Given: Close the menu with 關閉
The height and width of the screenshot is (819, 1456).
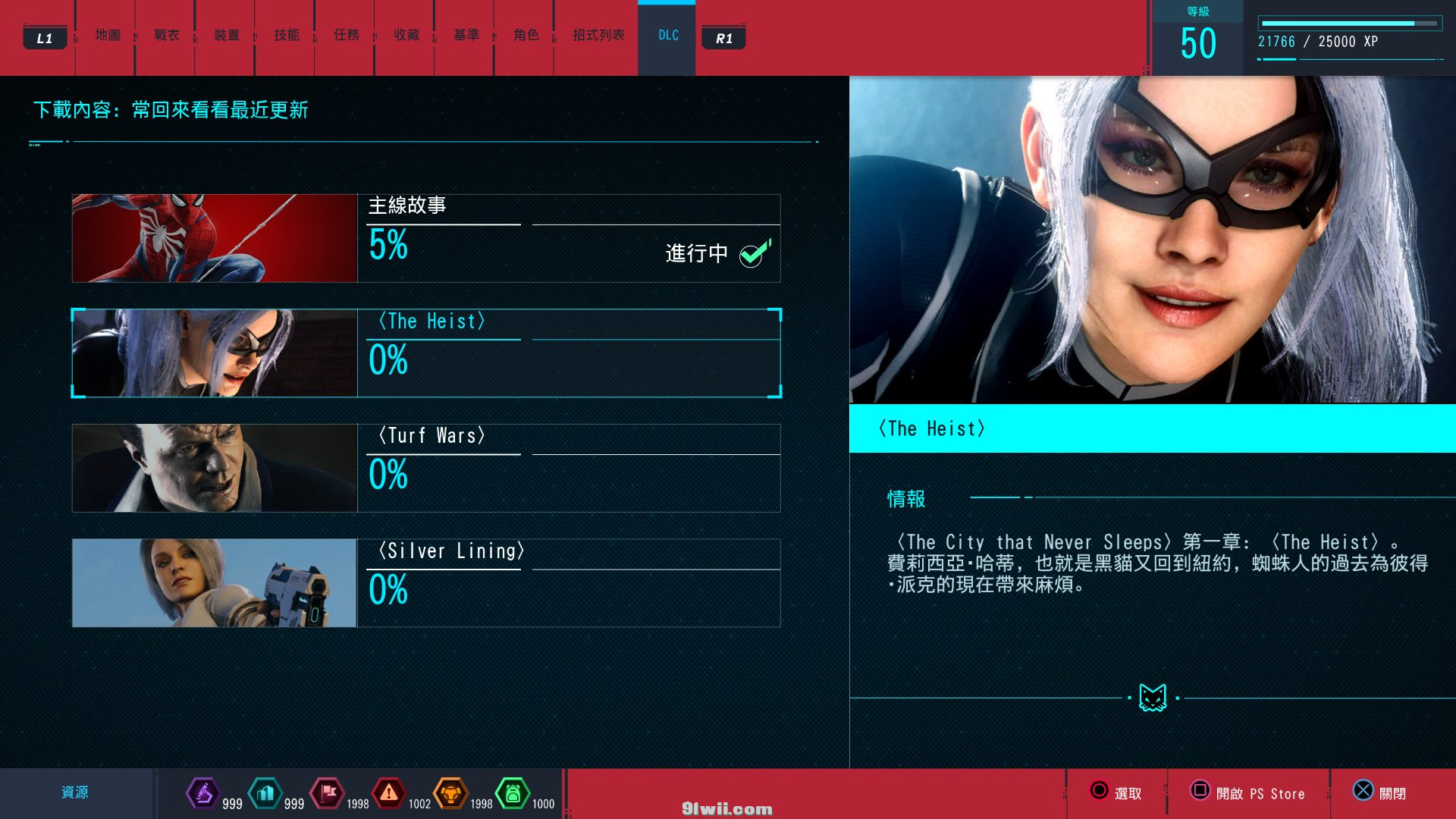Looking at the screenshot, I should 1380,792.
